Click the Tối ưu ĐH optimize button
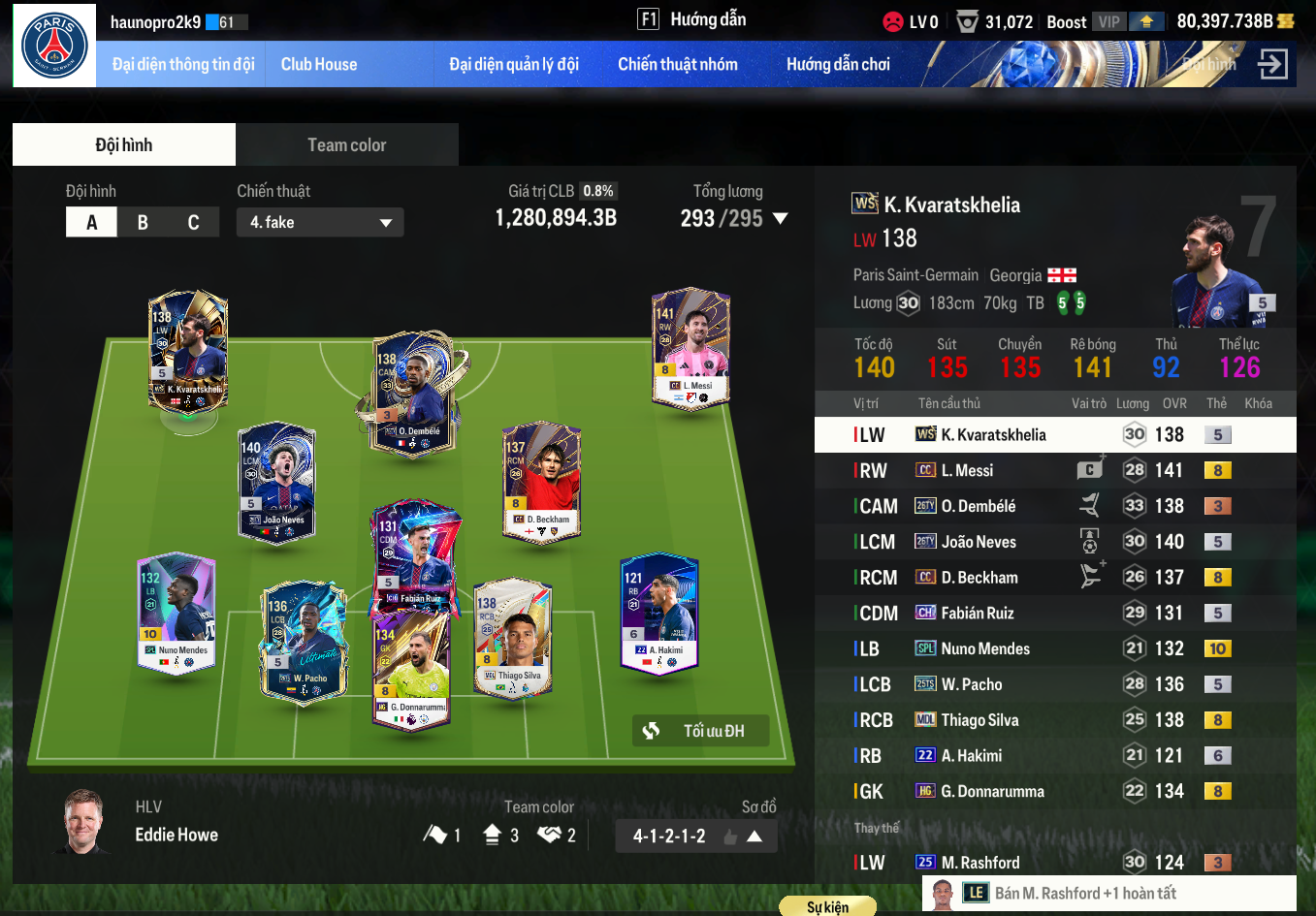 tap(700, 731)
